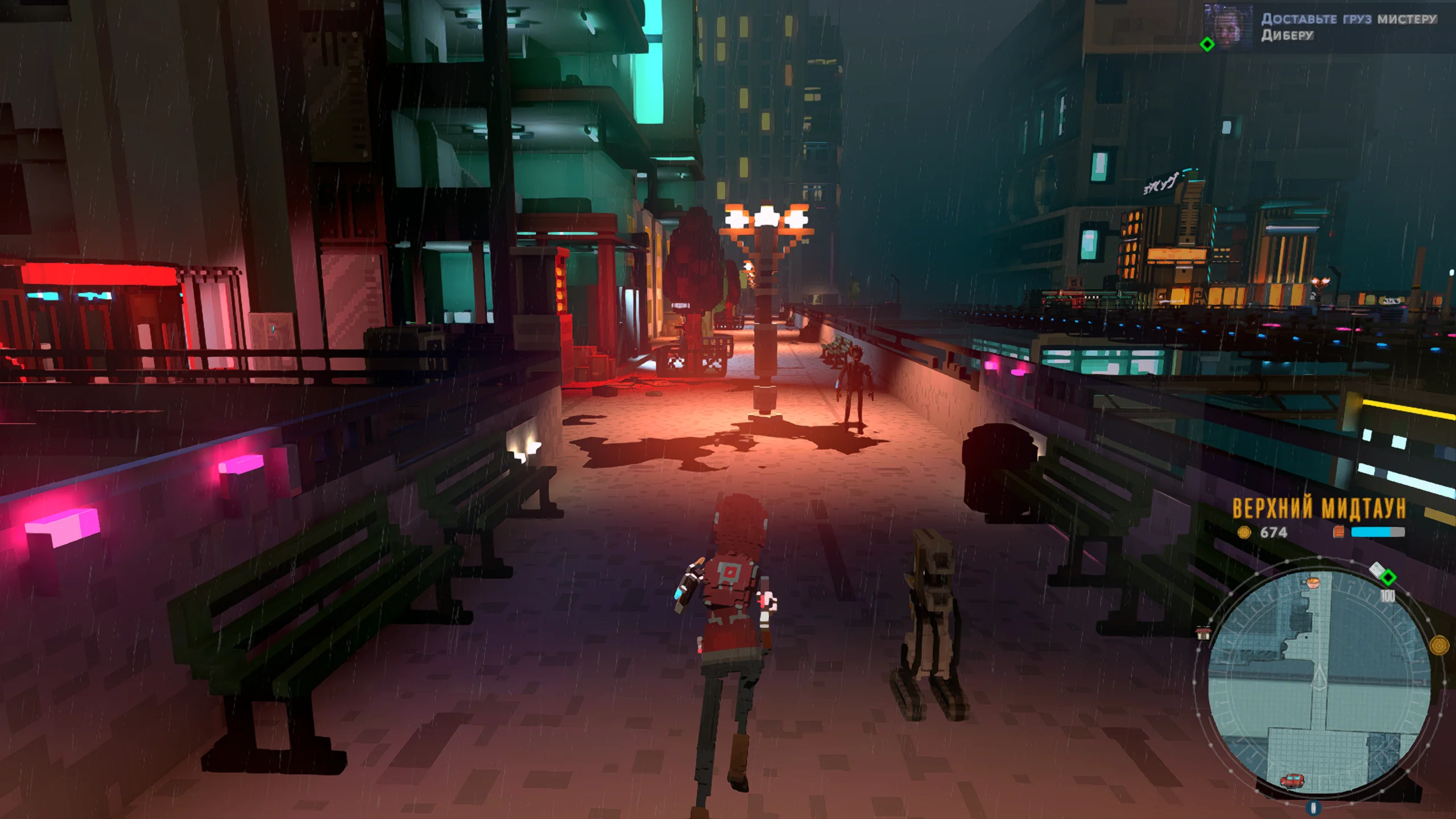The image size is (1456, 819).
Task: Select the gold coin marker on minimap rim
Action: pos(1439,646)
